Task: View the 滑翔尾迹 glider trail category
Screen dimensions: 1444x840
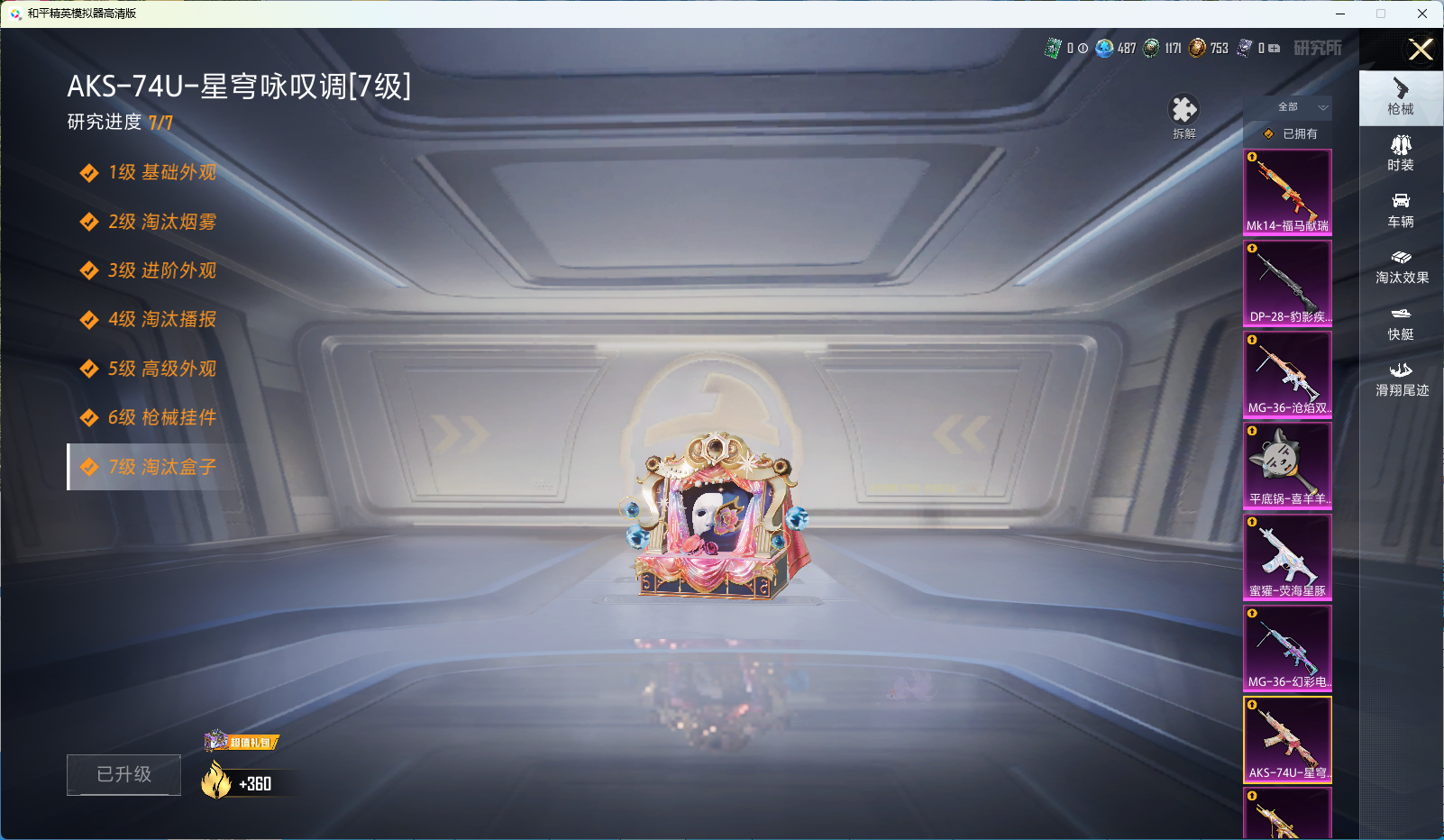Action: click(1402, 379)
